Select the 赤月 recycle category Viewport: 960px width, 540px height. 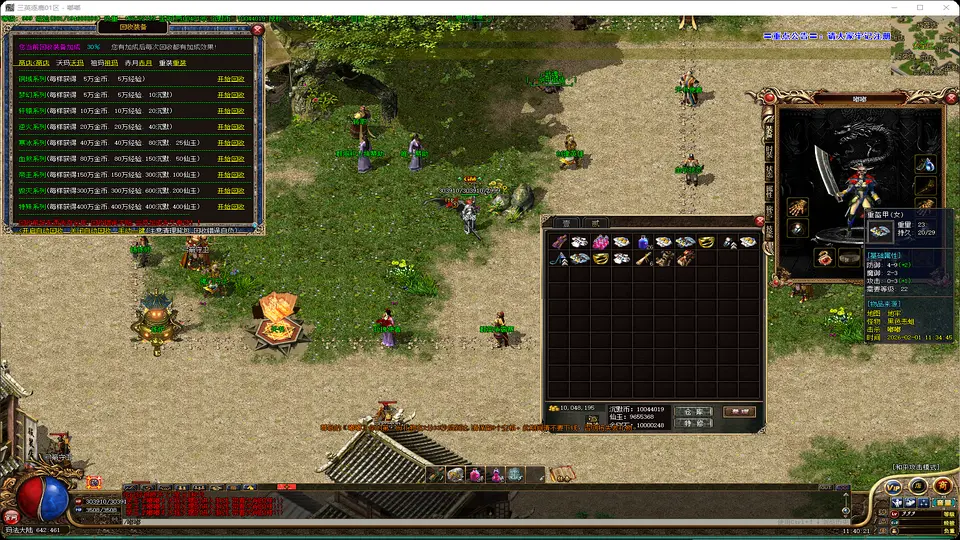(x=138, y=63)
